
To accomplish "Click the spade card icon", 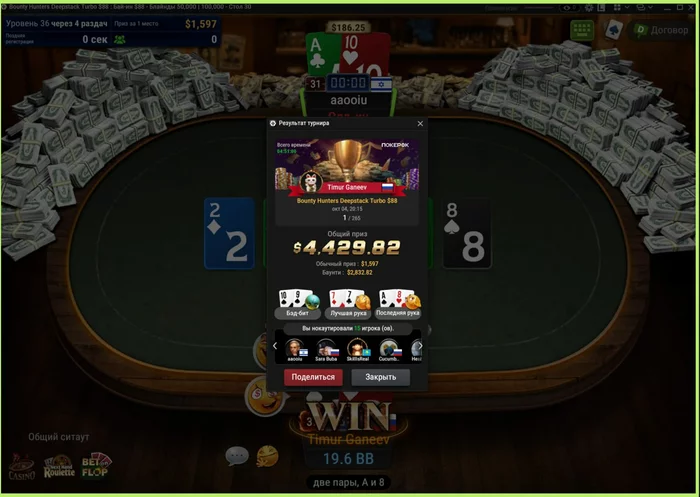I will (614, 30).
